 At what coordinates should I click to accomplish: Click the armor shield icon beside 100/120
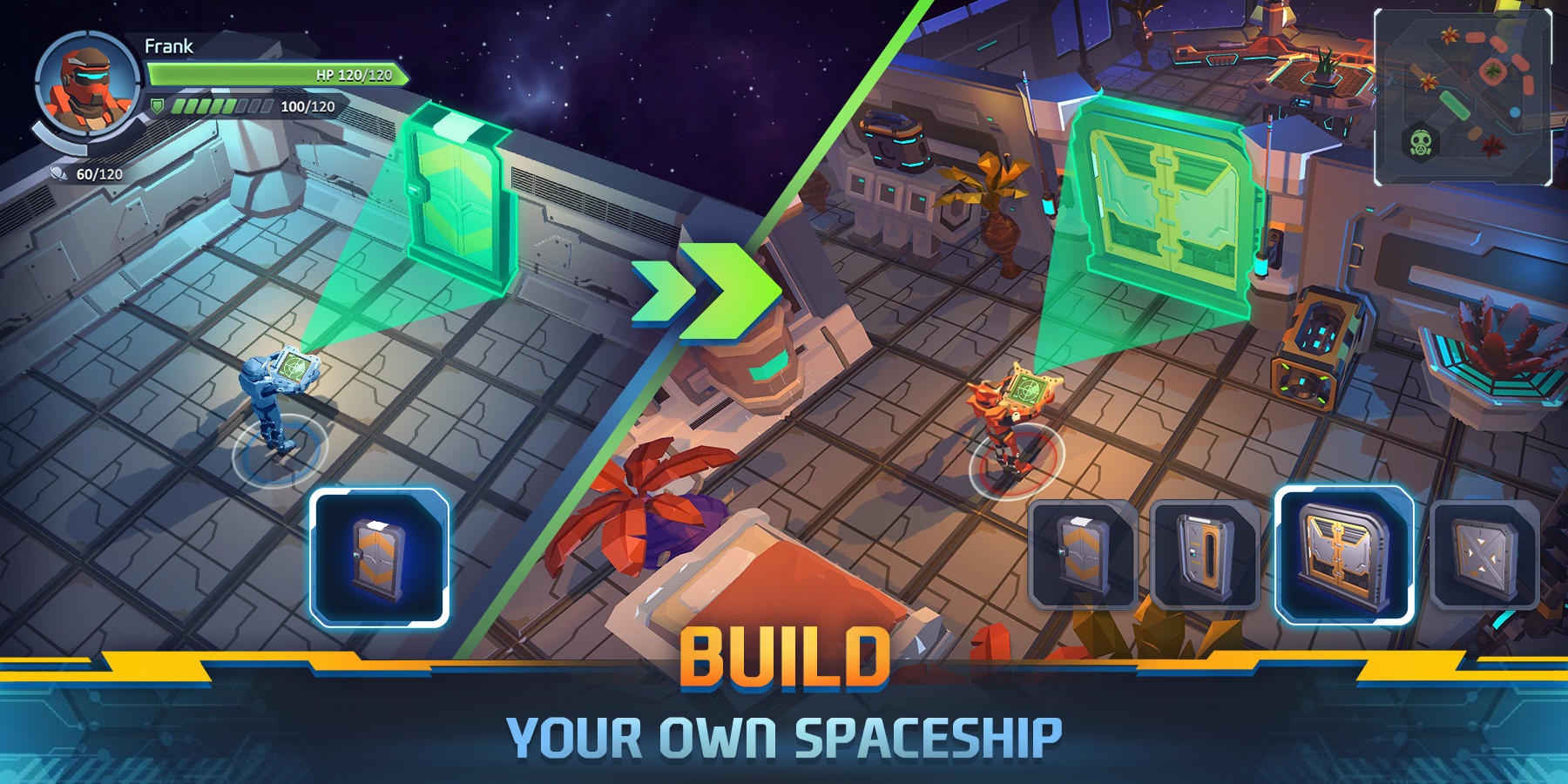point(158,105)
